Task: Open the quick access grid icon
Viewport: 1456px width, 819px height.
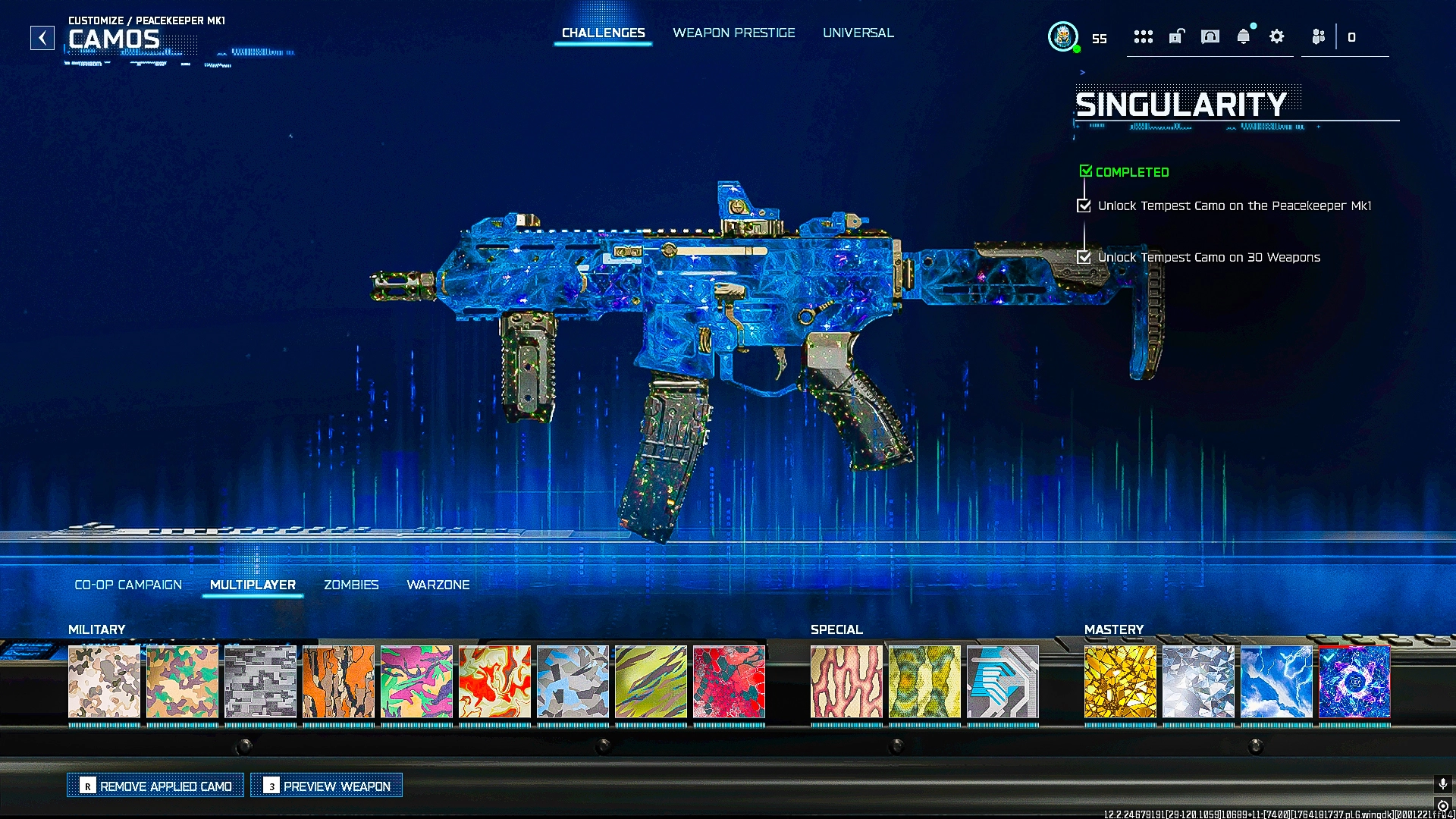Action: [1143, 36]
